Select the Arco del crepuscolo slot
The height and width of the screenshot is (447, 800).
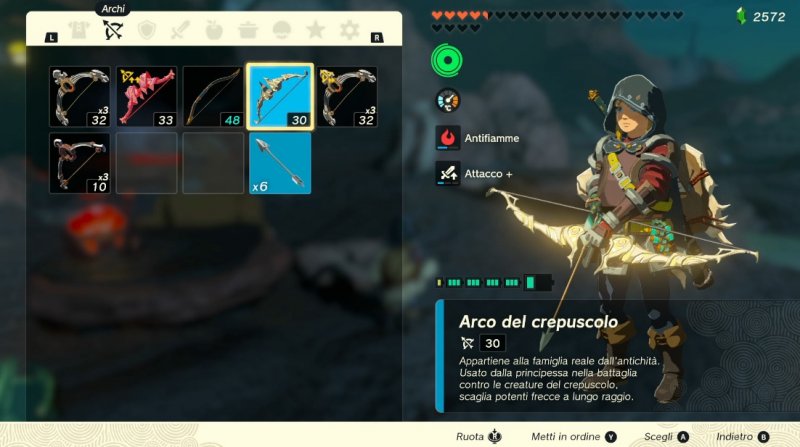pyautogui.click(x=281, y=97)
